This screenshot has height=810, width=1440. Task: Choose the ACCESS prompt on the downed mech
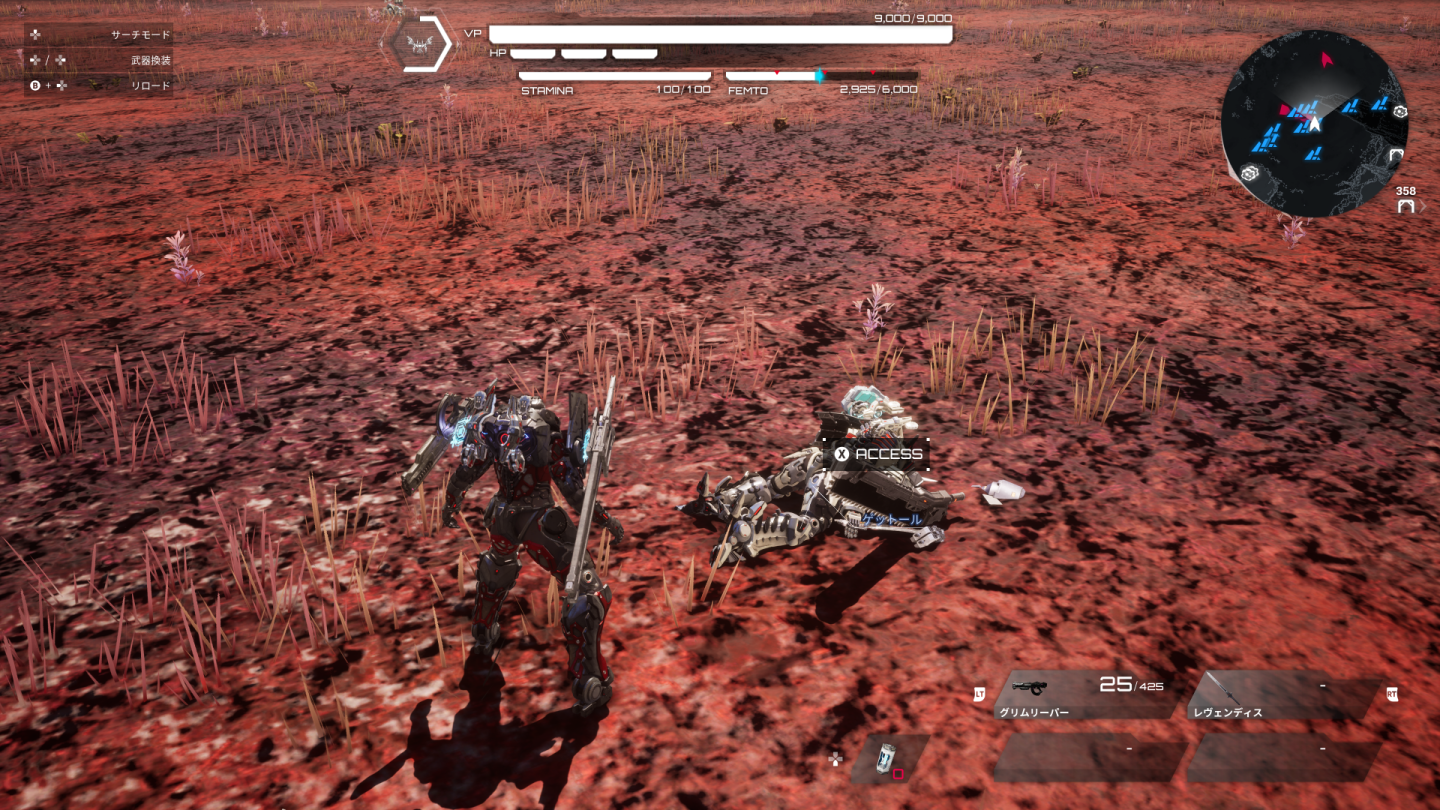(x=878, y=454)
